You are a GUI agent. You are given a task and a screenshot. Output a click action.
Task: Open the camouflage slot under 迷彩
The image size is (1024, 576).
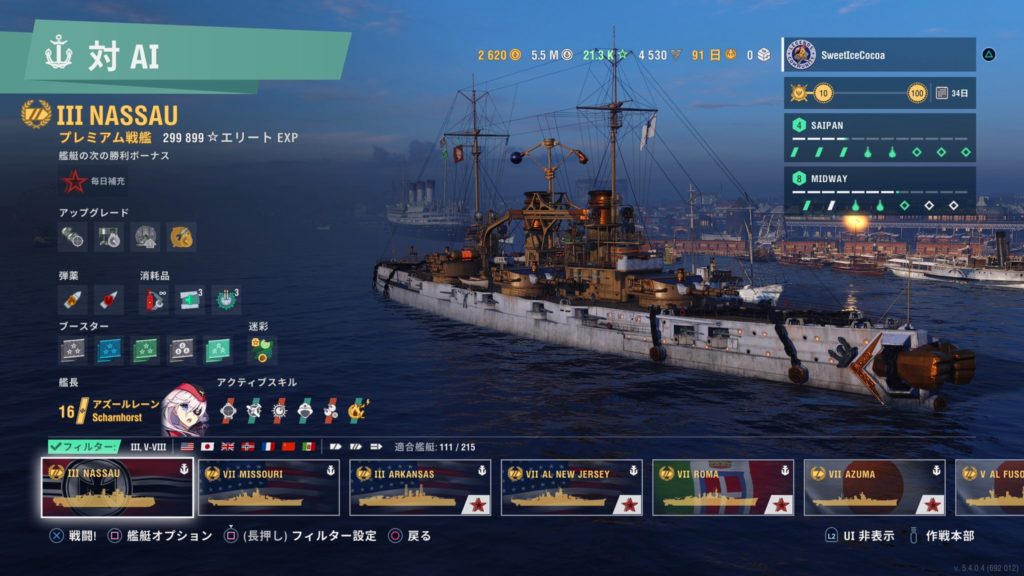tap(260, 349)
